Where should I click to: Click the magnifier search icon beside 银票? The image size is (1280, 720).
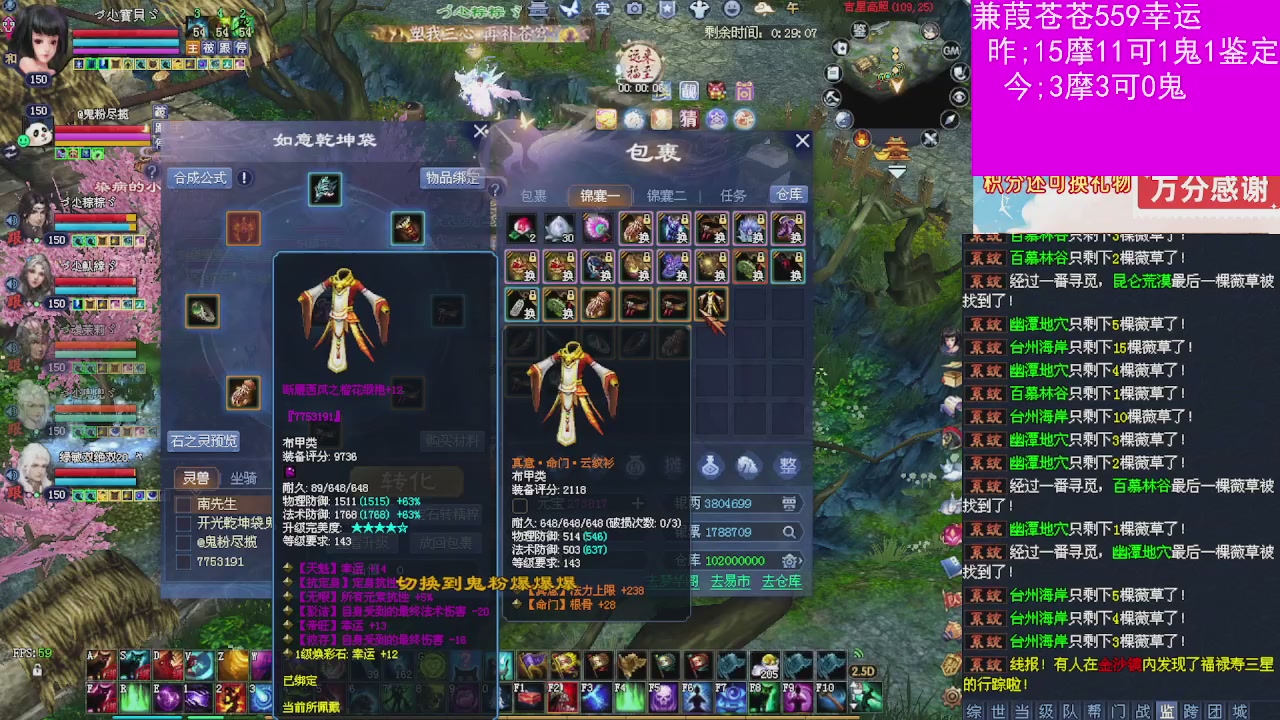[789, 532]
